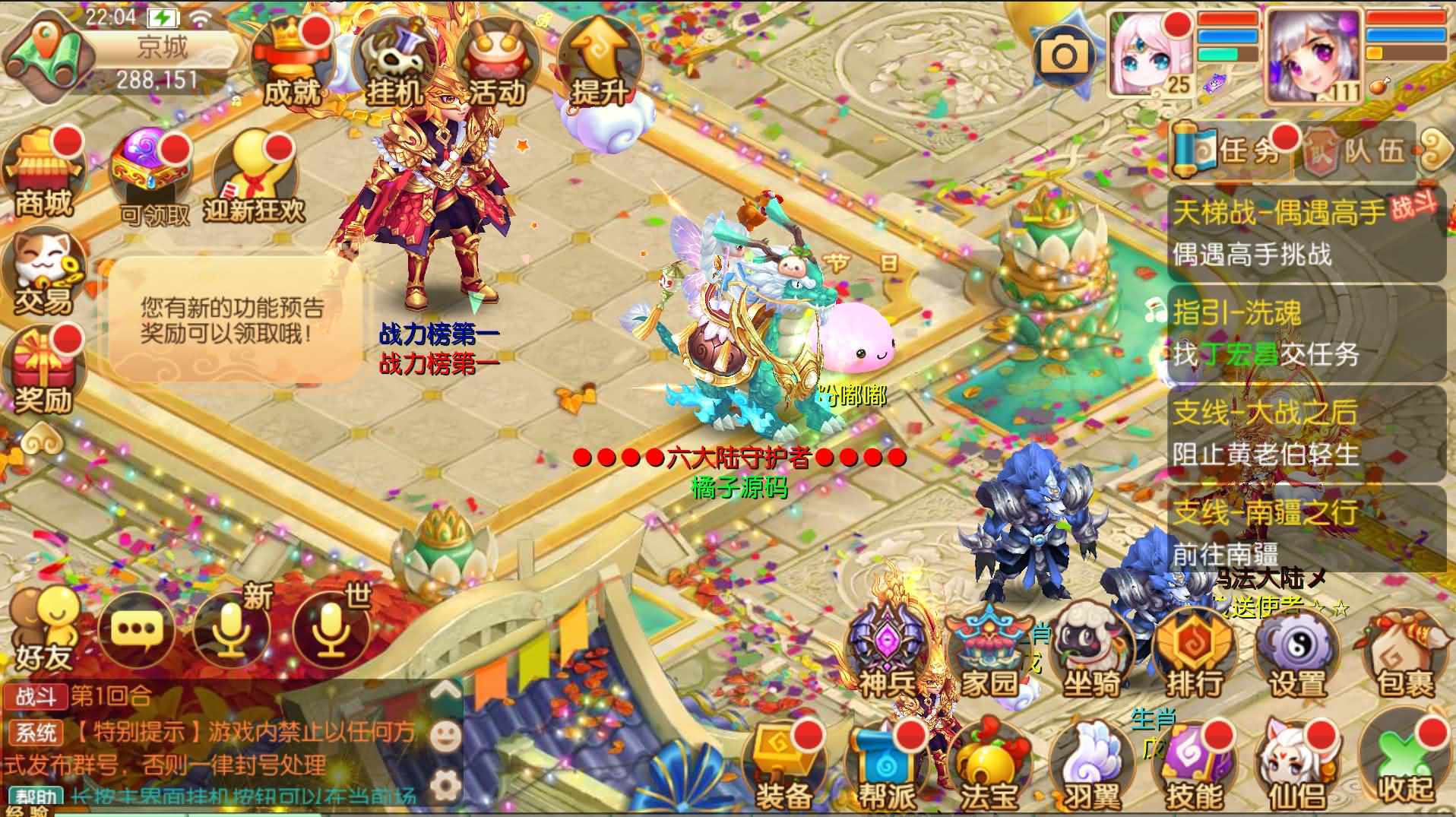Take a screenshot with the camera button
The image size is (1456, 817).
[1064, 55]
